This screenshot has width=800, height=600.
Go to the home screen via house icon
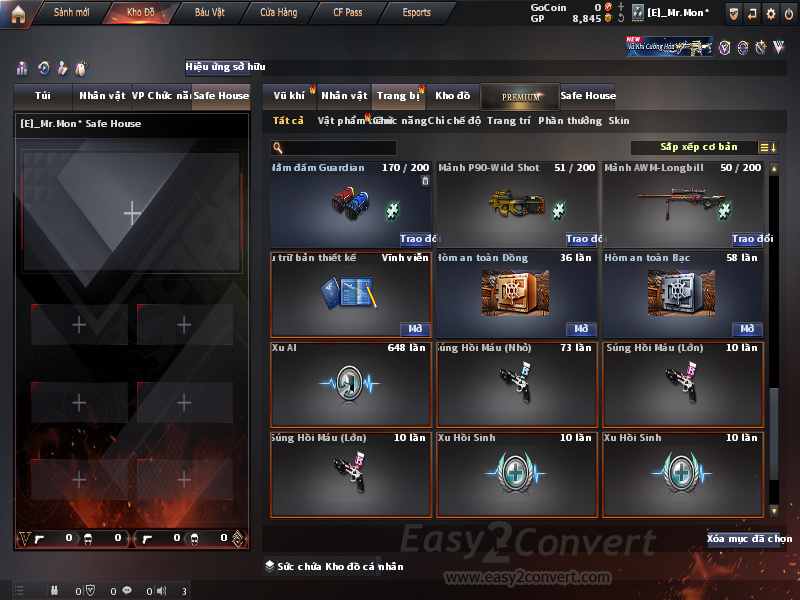[17, 12]
